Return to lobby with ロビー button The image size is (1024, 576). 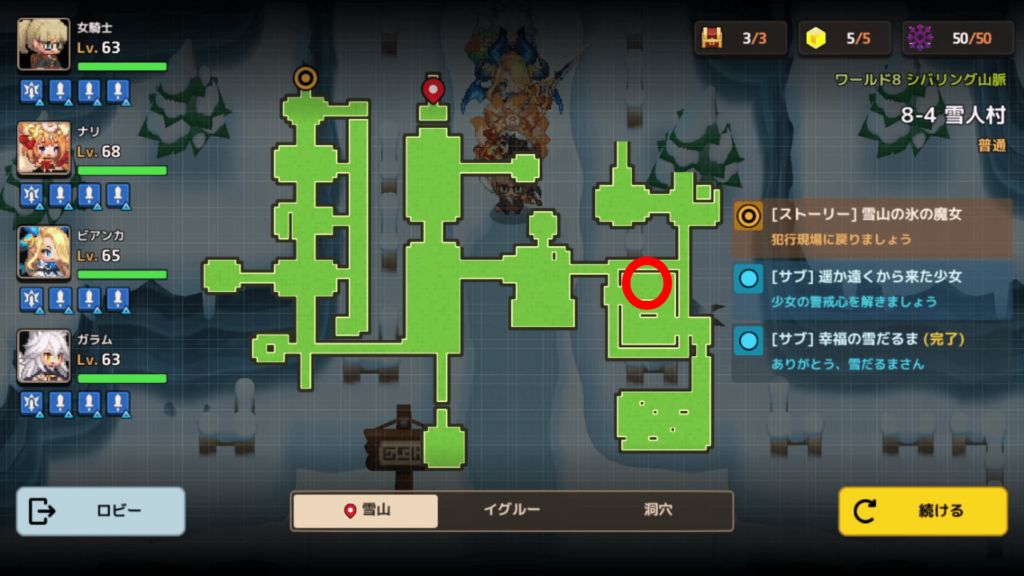(x=100, y=511)
